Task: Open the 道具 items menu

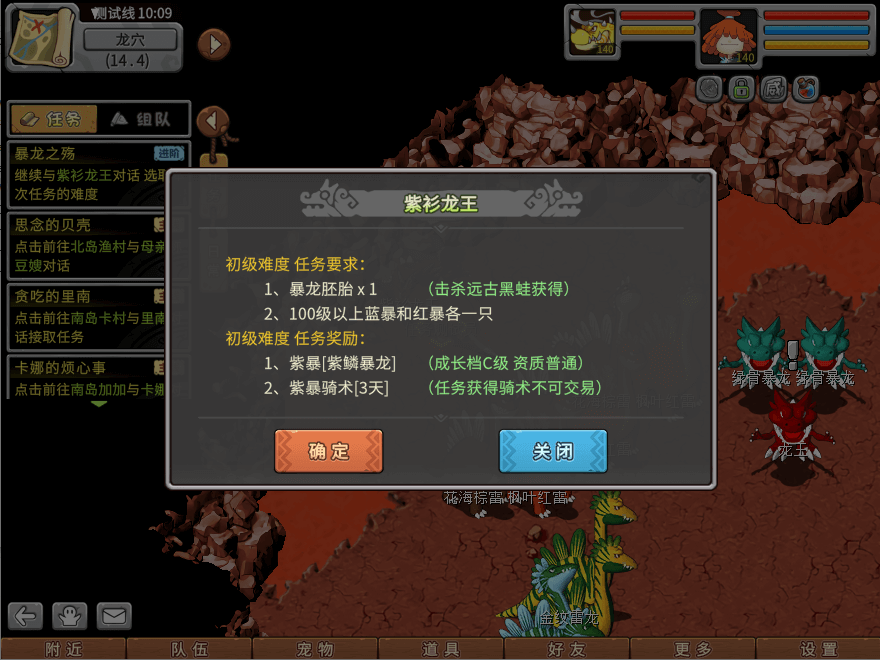Action: 441,649
